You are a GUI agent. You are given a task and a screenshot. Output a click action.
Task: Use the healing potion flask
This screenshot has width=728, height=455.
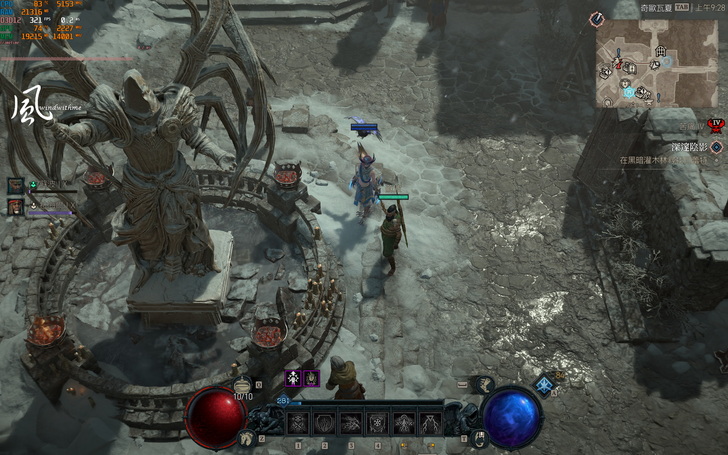[241, 385]
